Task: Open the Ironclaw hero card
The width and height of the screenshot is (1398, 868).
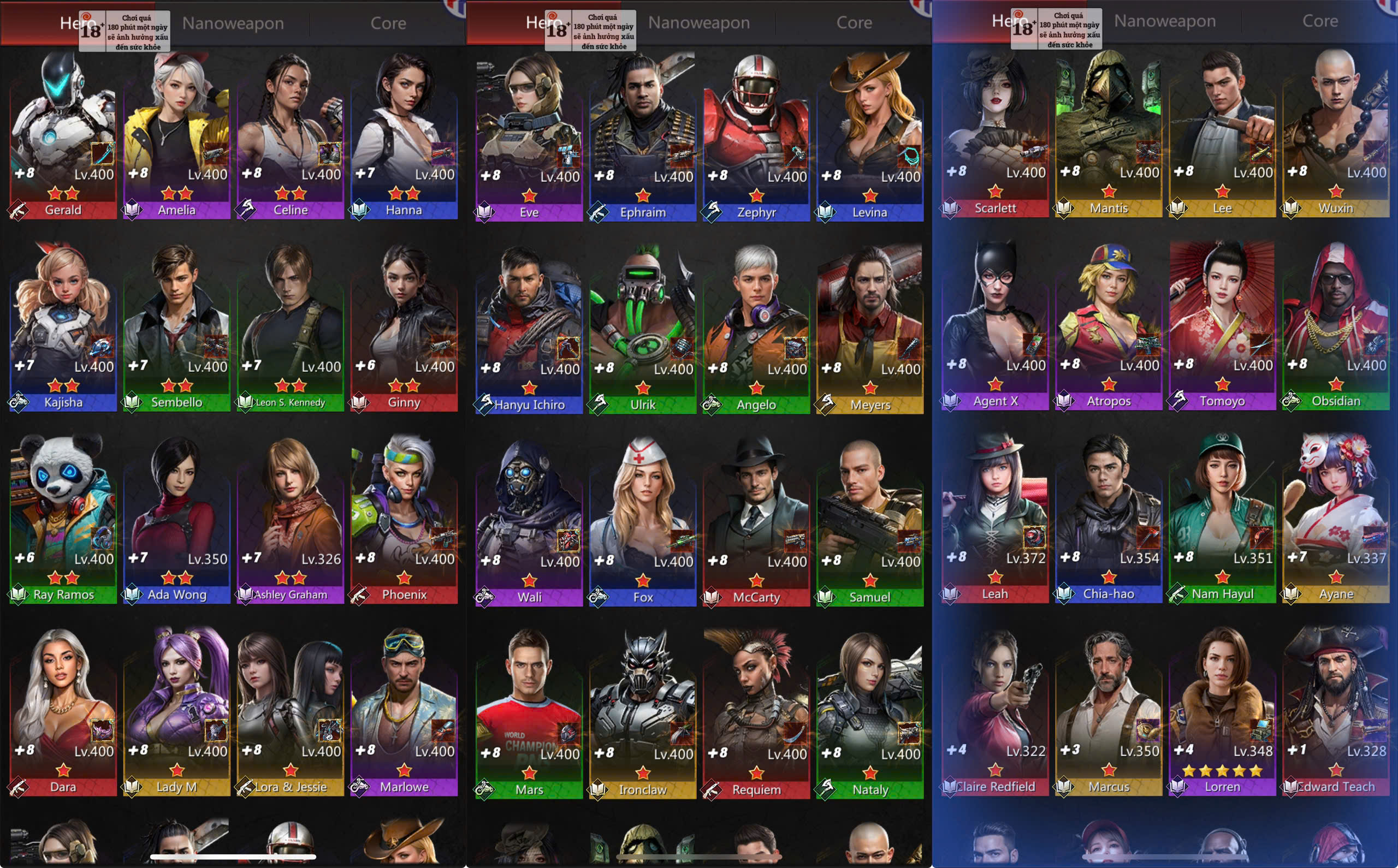Action: [x=642, y=715]
